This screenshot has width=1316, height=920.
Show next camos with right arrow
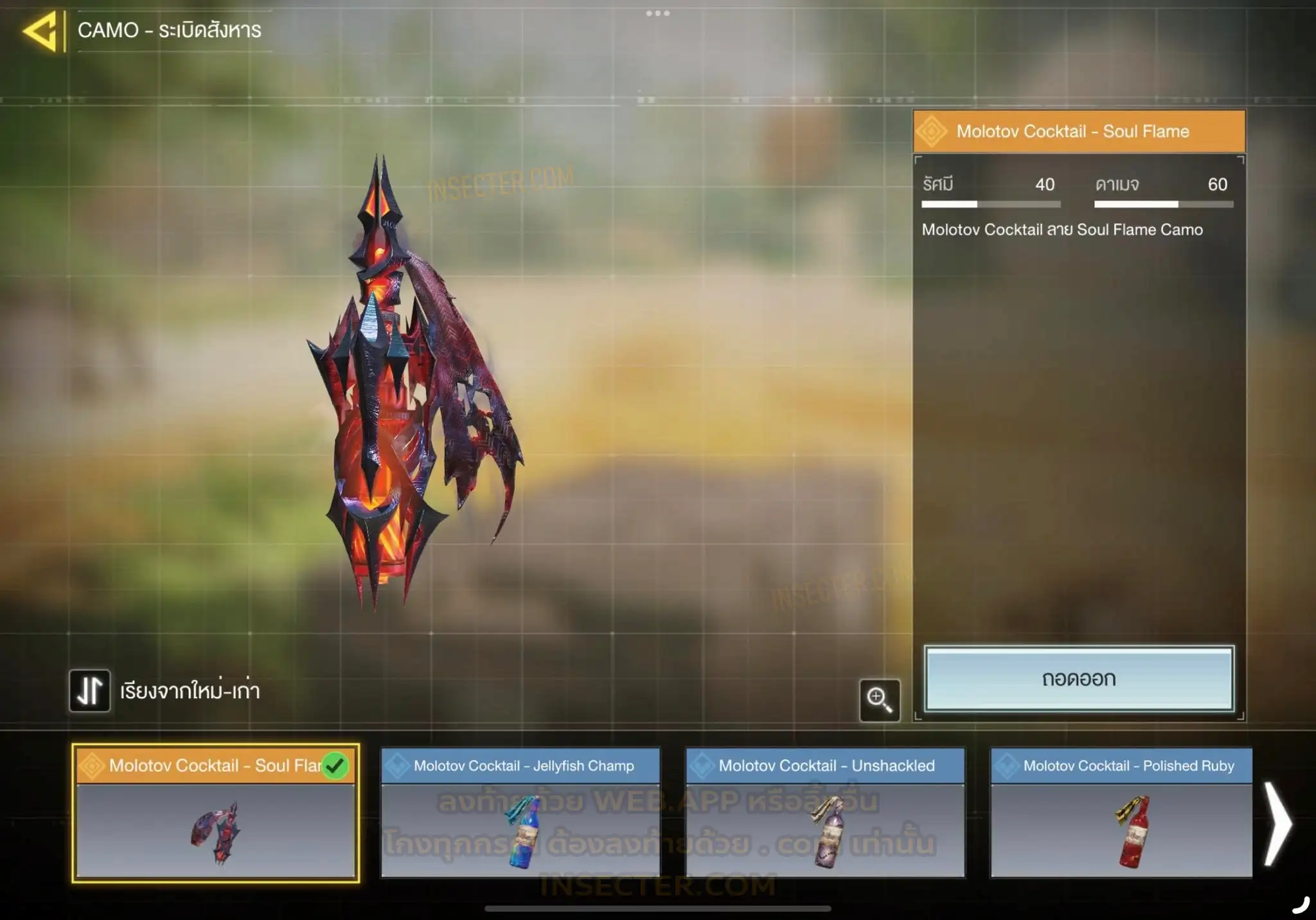(x=1277, y=823)
